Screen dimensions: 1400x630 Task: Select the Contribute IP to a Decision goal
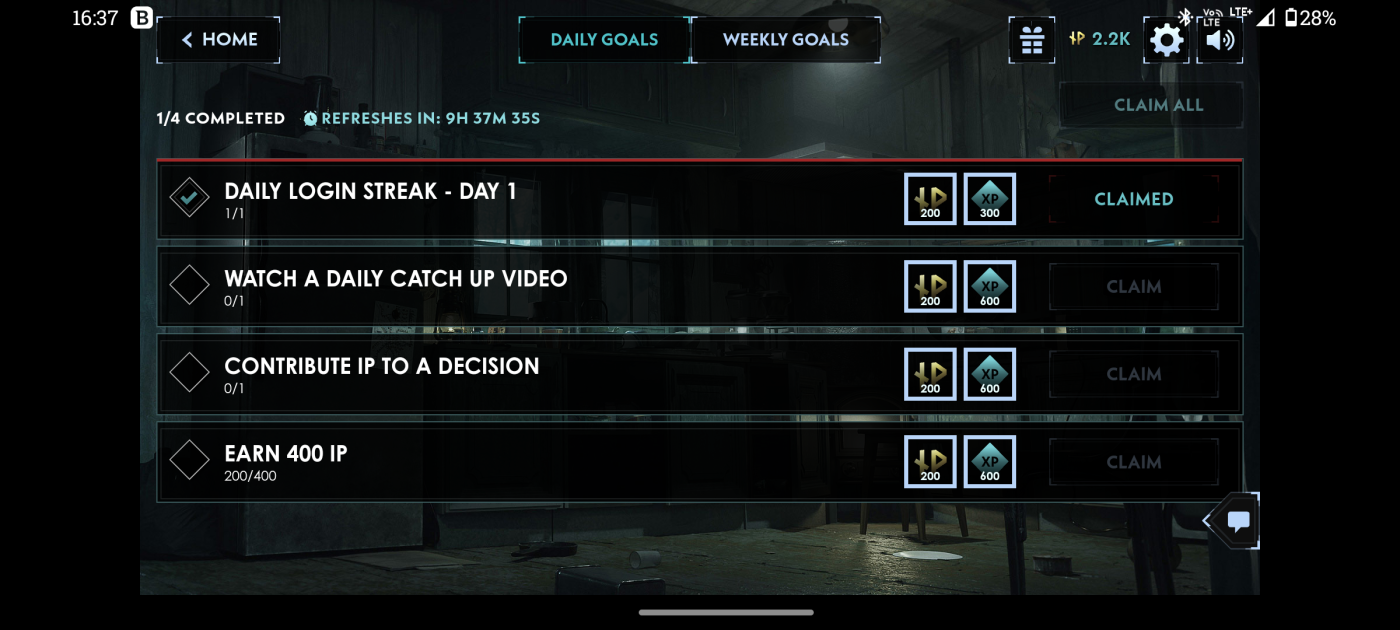(x=500, y=374)
